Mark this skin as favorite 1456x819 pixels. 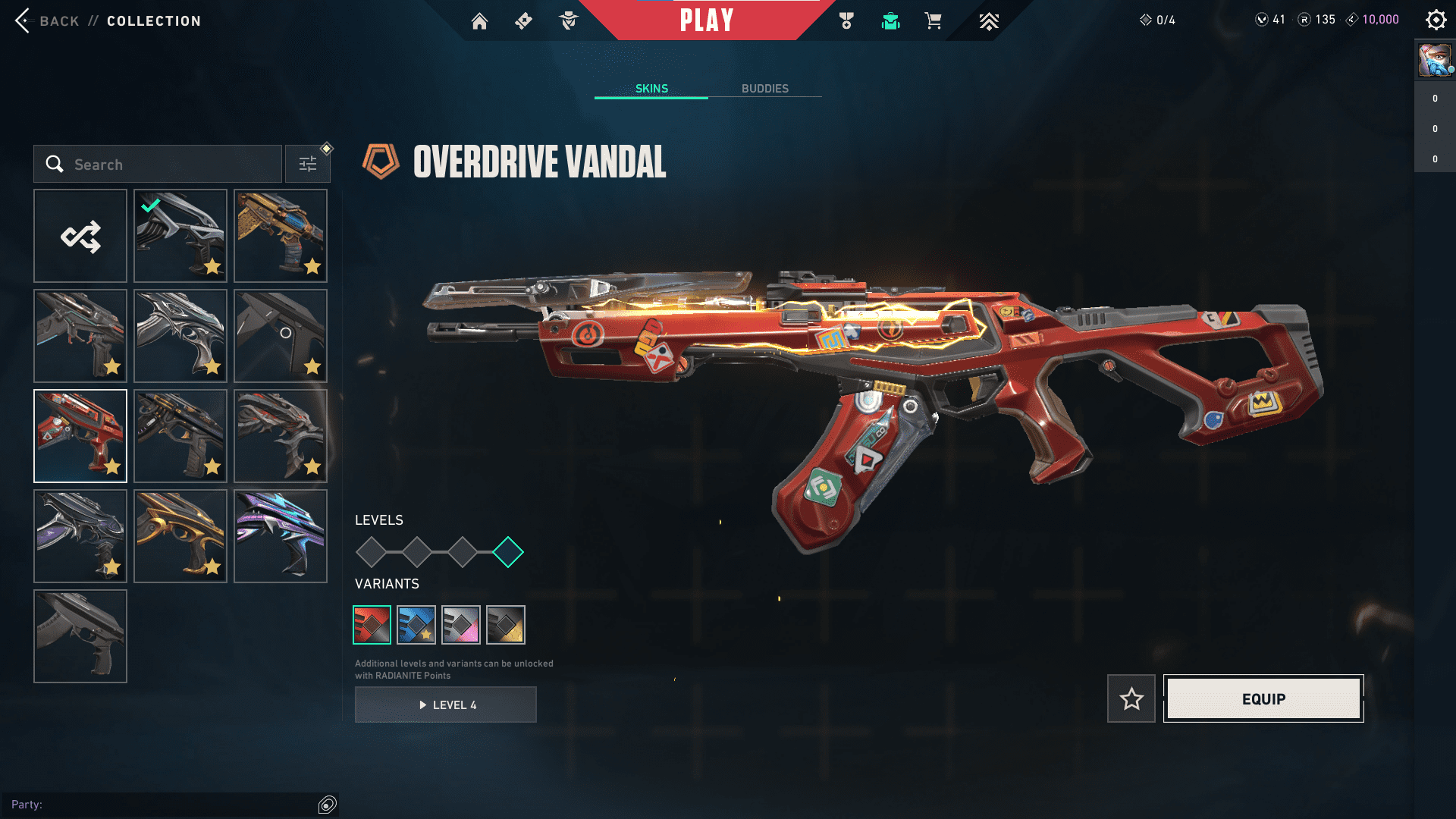coord(1131,698)
